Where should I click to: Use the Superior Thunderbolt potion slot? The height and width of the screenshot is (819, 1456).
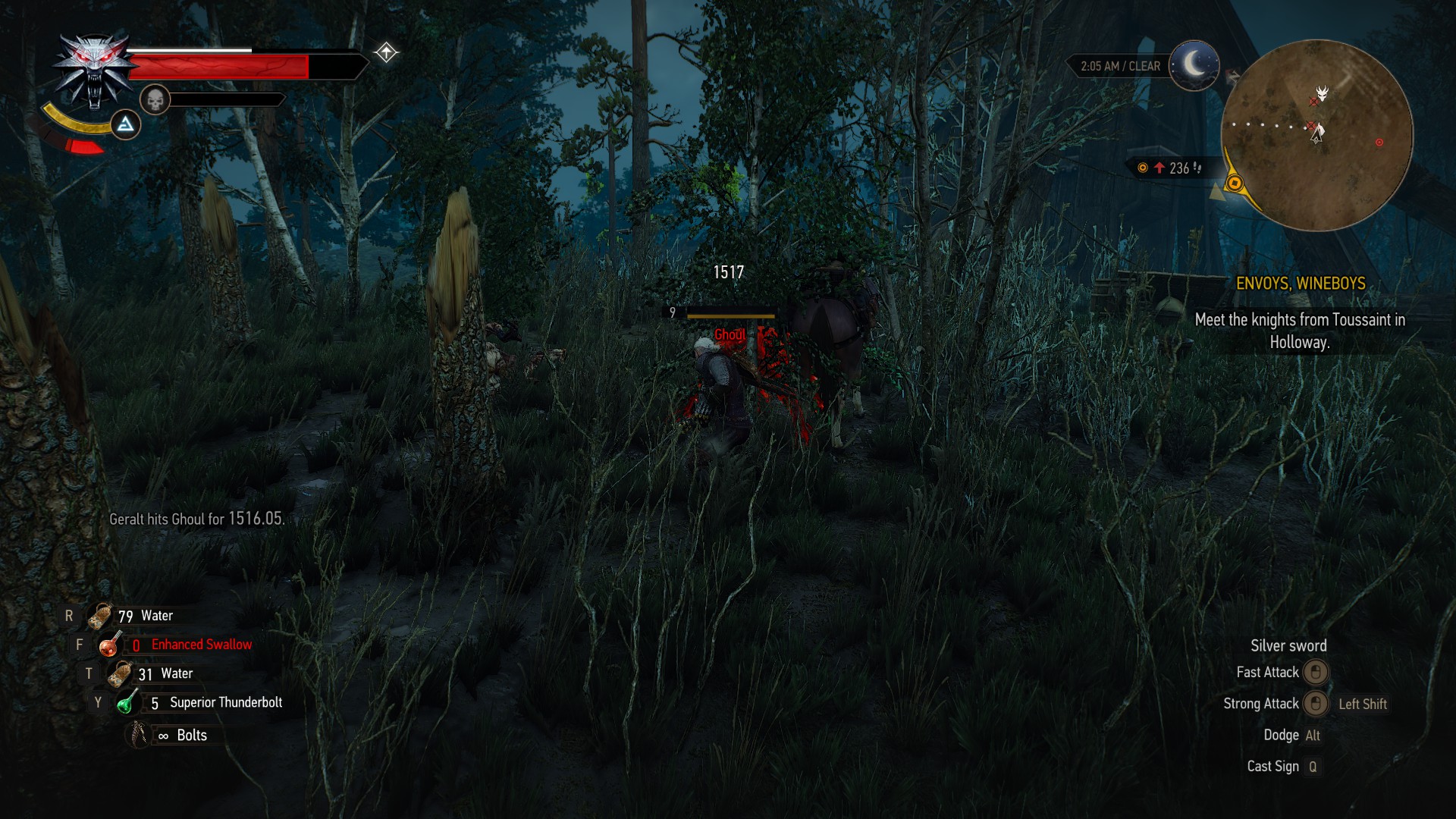pos(127,703)
